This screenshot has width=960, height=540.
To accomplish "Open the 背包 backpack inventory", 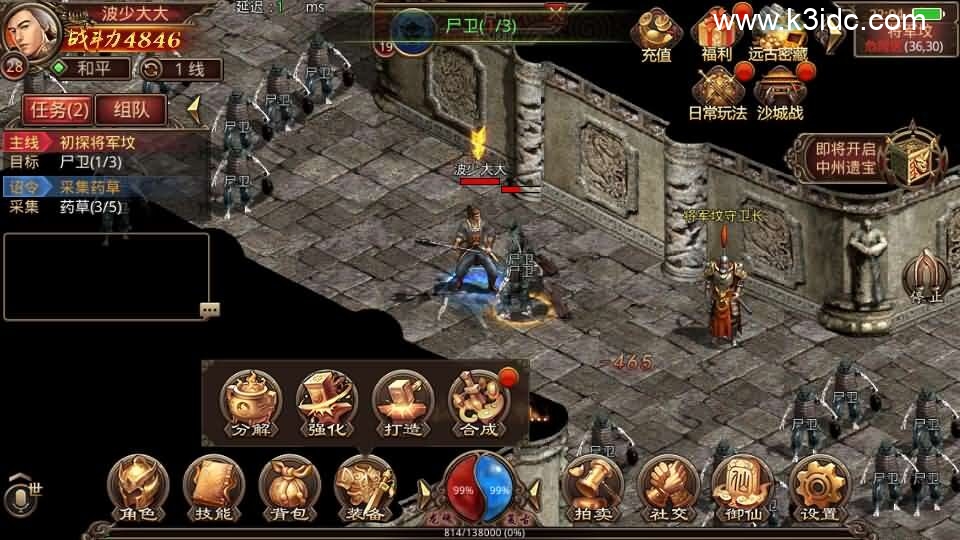I will pyautogui.click(x=289, y=490).
